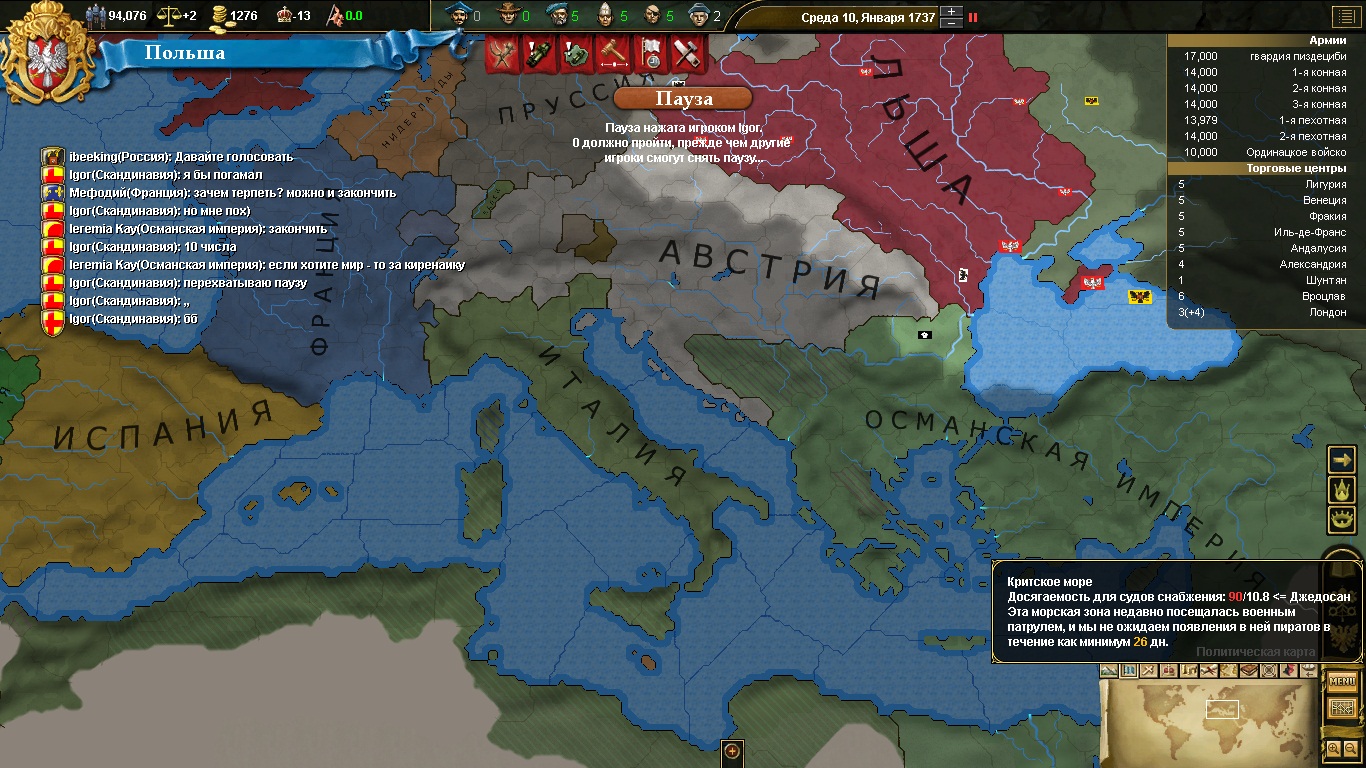
Task: Toggle the outliner list button
Action: [1343, 16]
